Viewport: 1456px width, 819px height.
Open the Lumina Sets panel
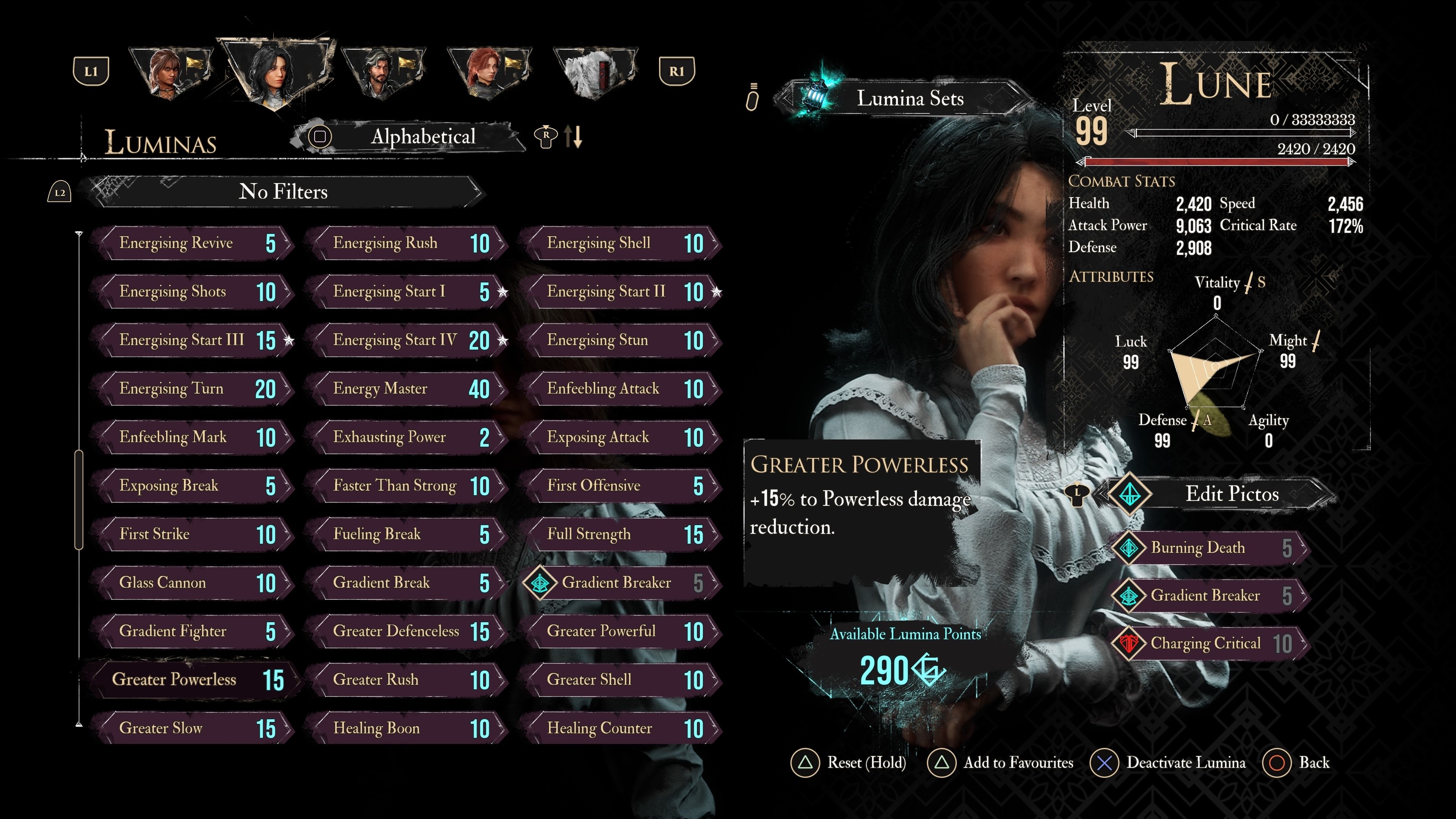(909, 99)
